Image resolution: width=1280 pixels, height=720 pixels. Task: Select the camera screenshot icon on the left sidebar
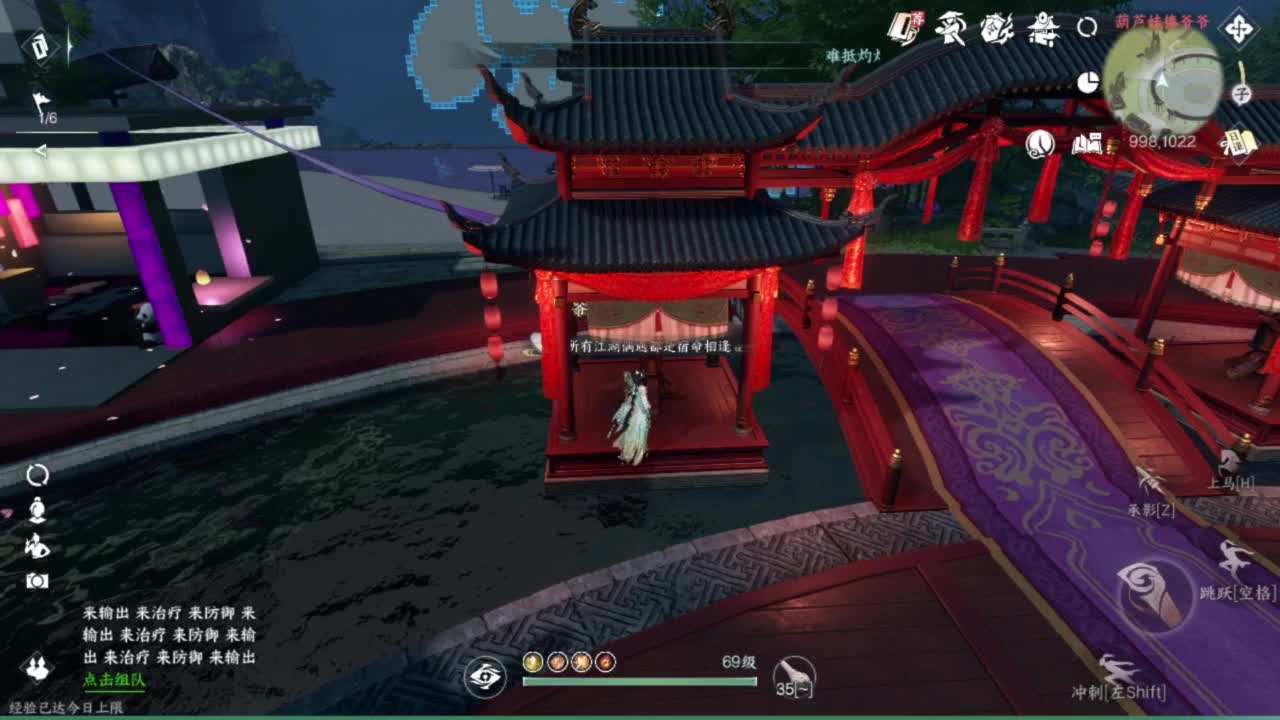click(37, 579)
